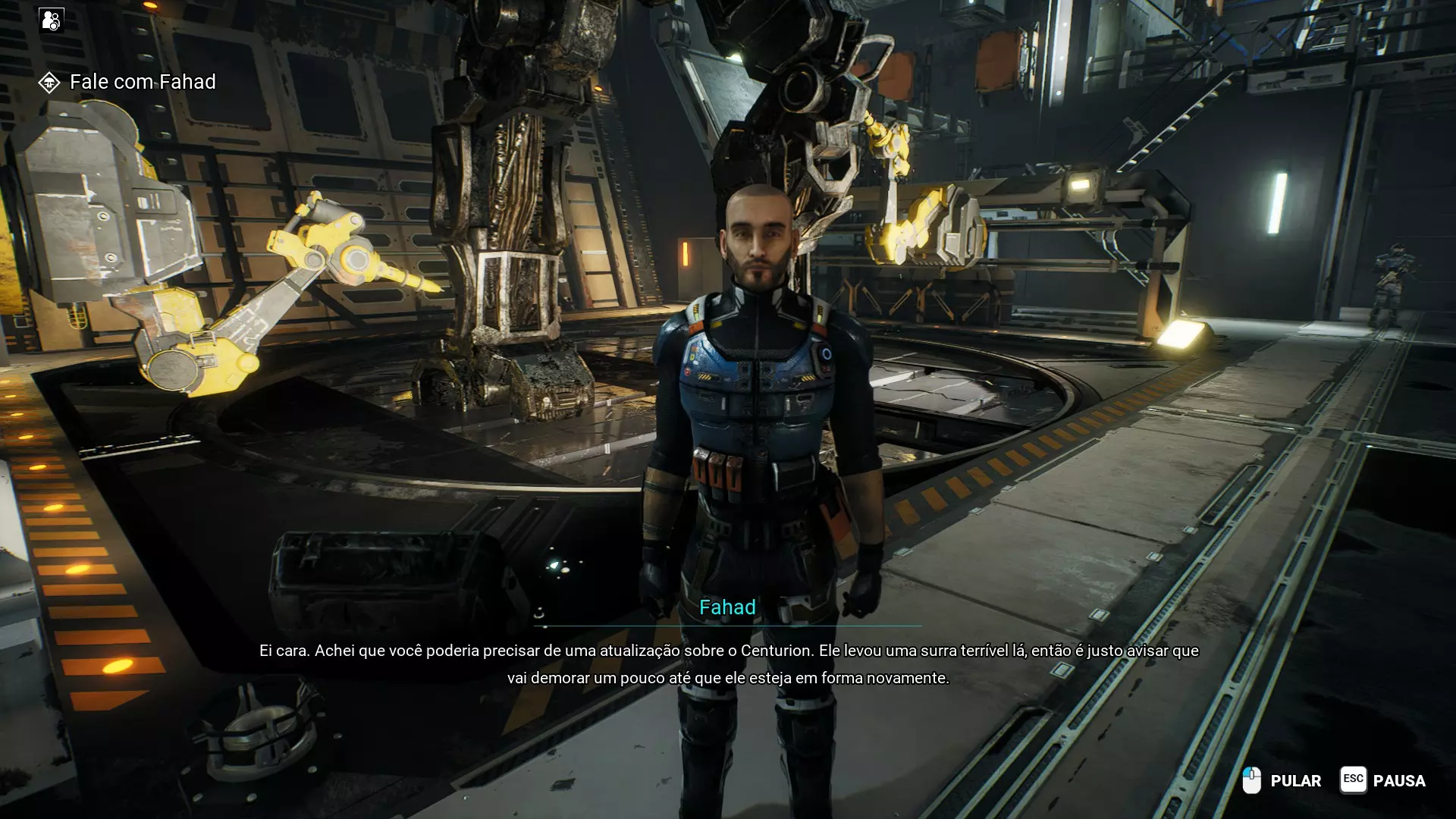Viewport: 1456px width, 819px height.
Task: Open the social group icon
Action: [52, 20]
